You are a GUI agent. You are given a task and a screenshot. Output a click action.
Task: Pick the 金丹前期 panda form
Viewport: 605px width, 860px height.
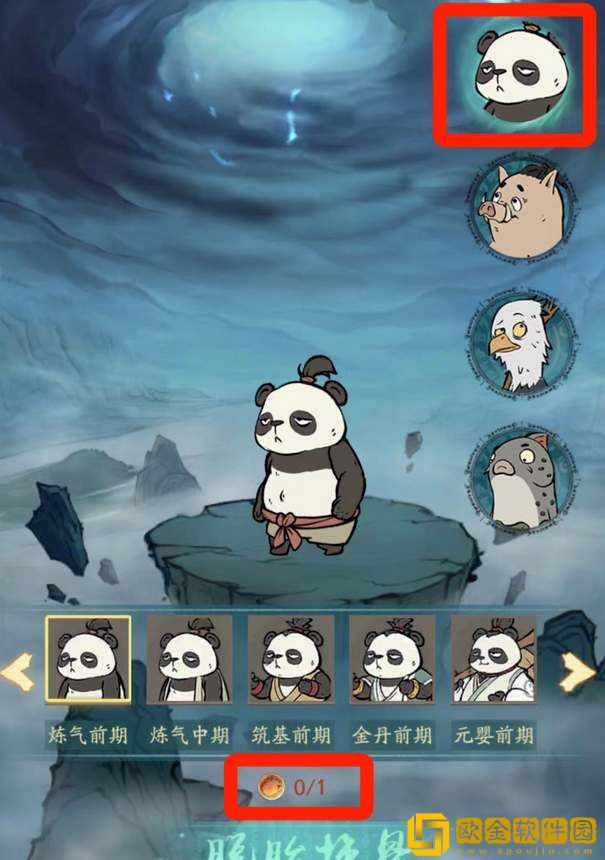click(392, 658)
